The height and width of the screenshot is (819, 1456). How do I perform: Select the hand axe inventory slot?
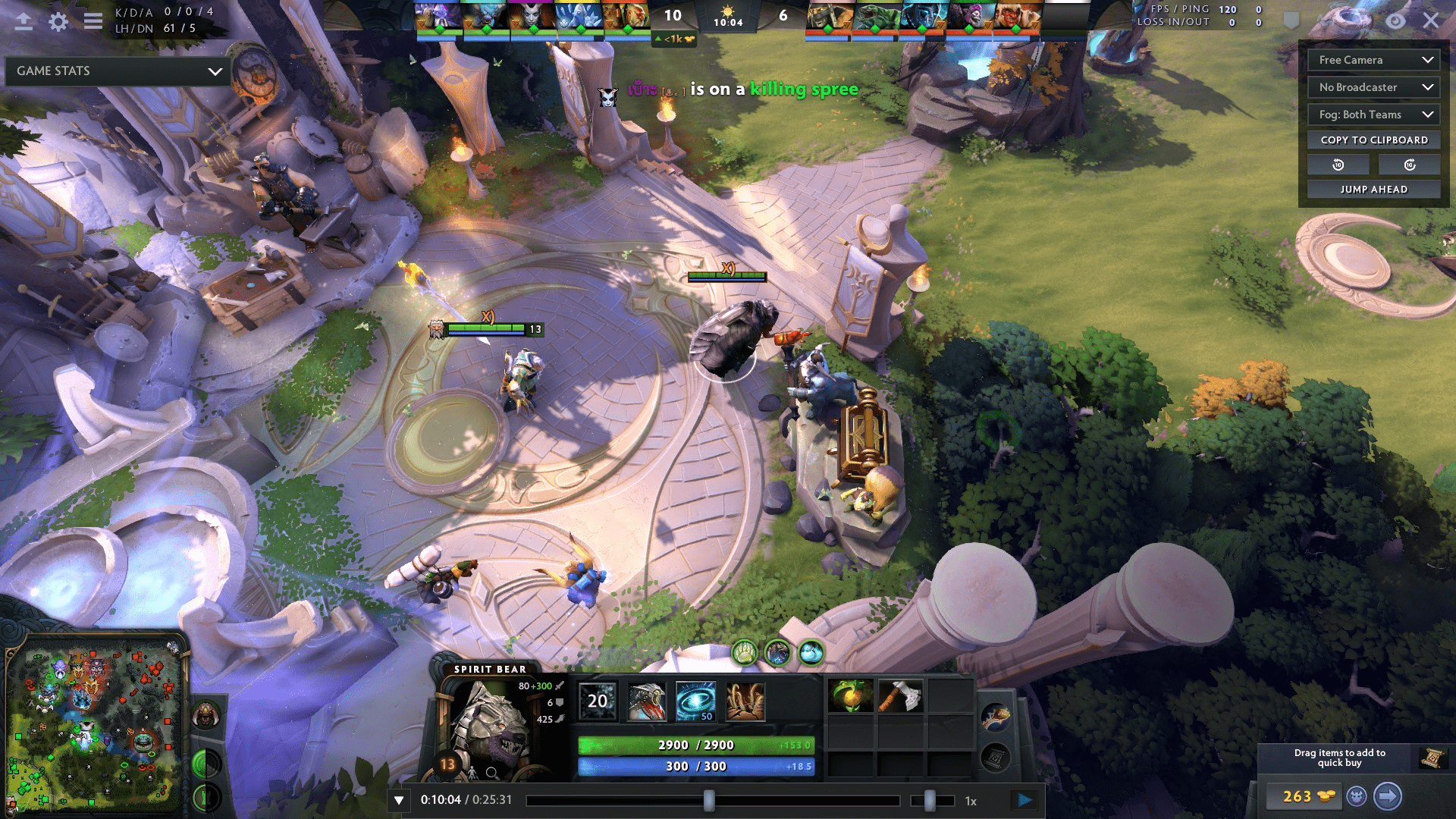pos(900,696)
